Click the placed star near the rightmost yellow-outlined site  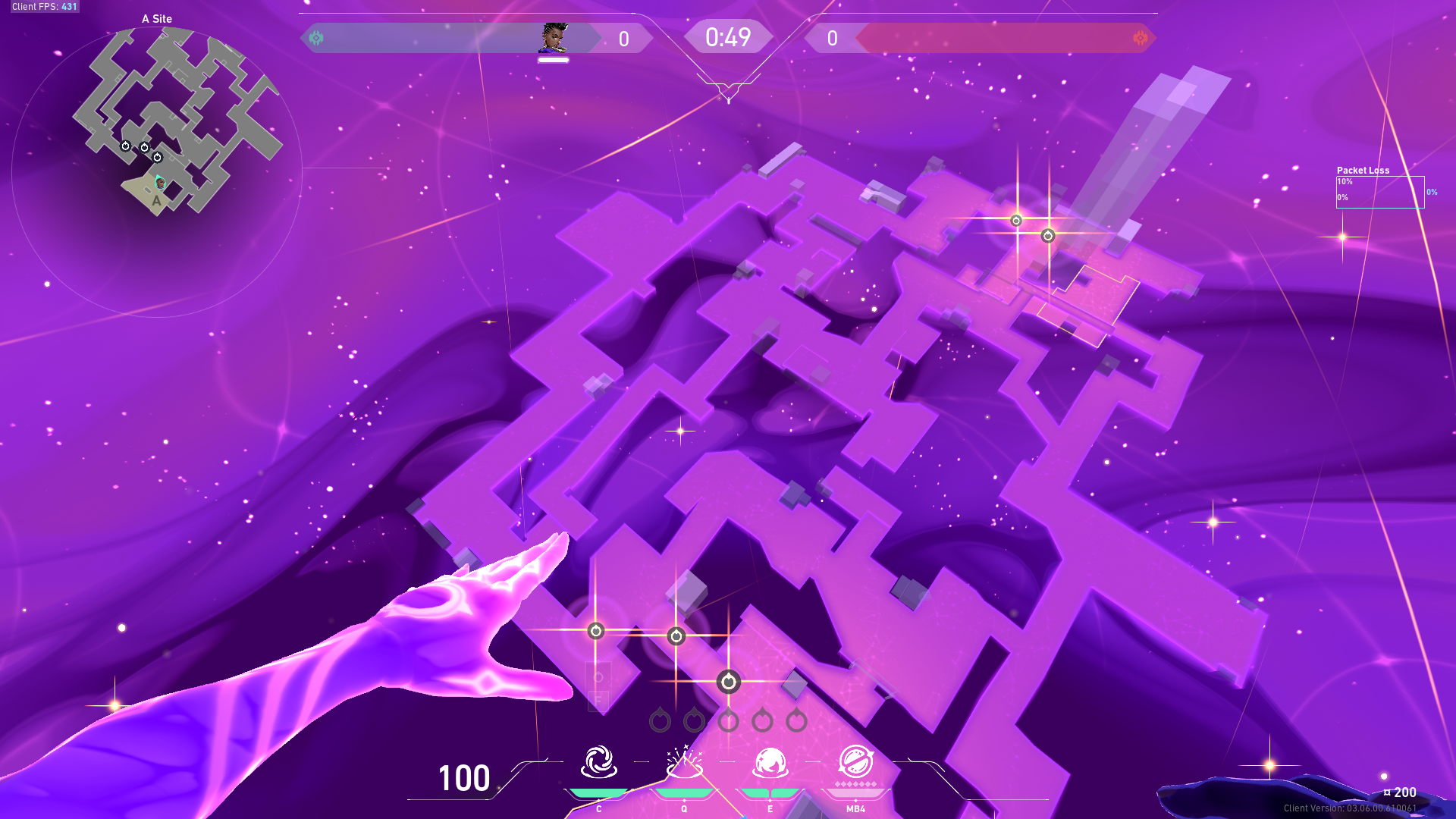point(1047,236)
